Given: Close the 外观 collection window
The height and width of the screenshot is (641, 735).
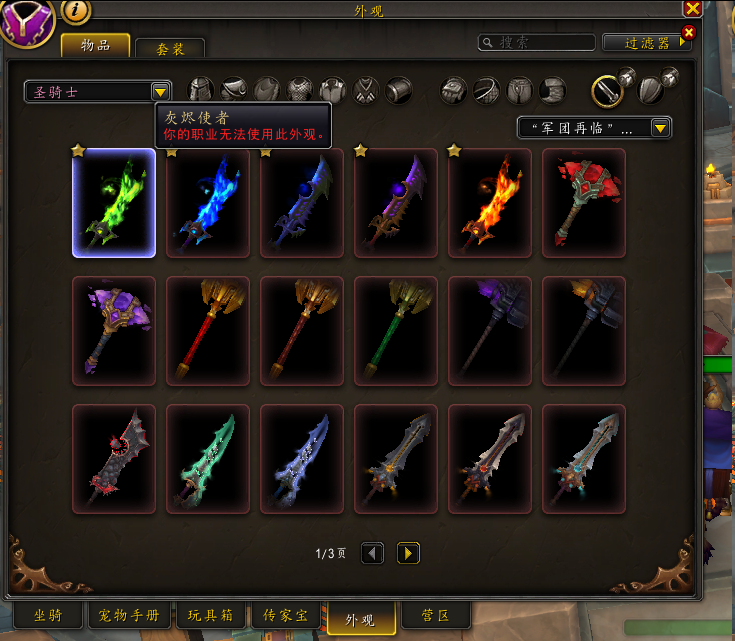Looking at the screenshot, I should [x=691, y=8].
